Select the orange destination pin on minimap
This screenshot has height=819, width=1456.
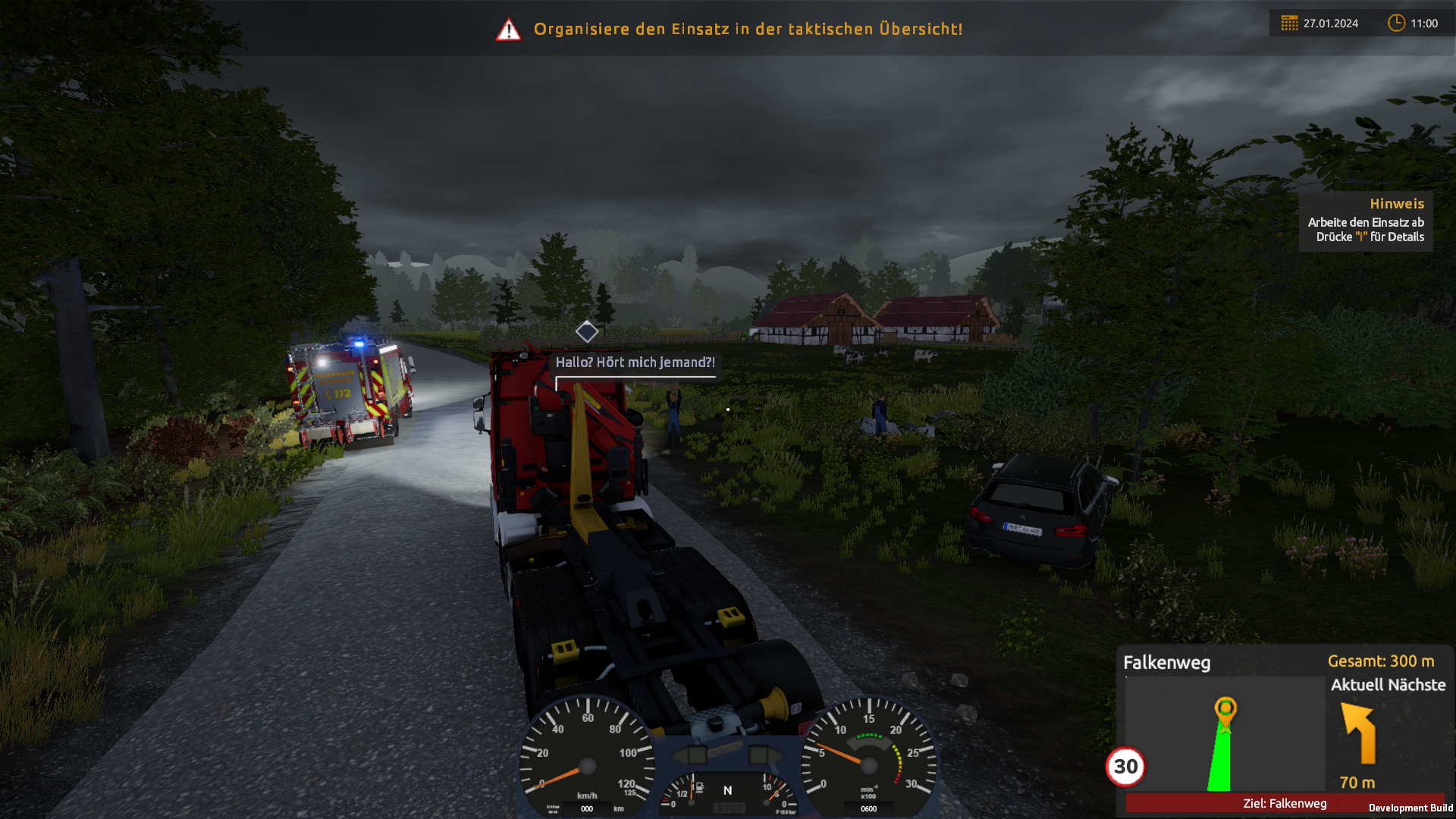[1225, 710]
